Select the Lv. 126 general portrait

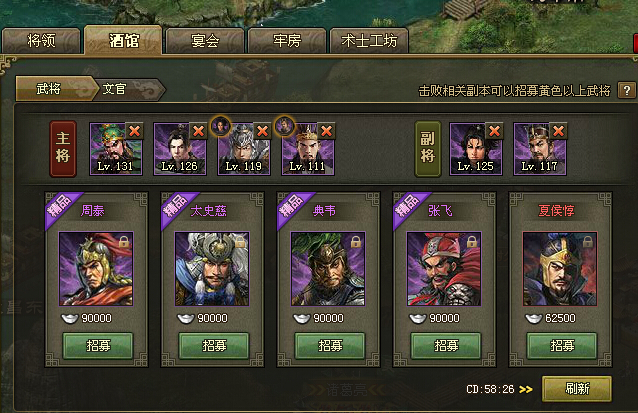pos(179,149)
